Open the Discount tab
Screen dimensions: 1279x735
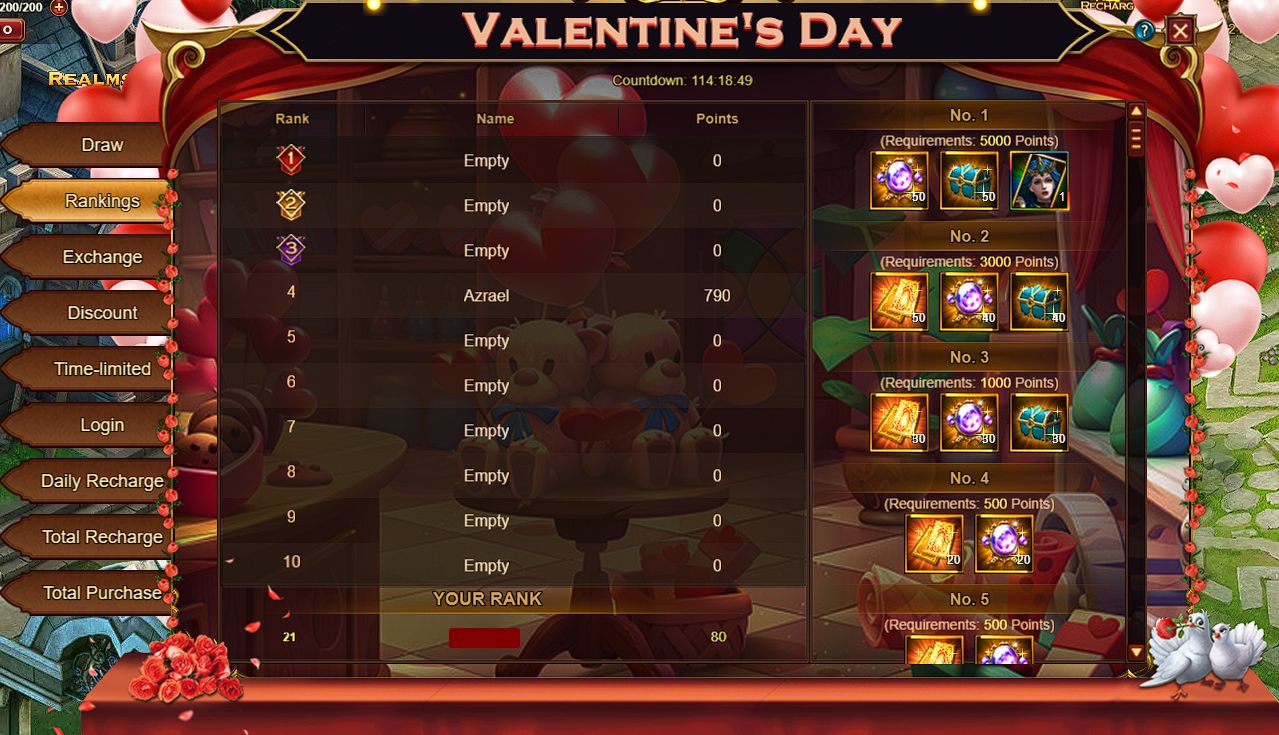click(x=101, y=313)
